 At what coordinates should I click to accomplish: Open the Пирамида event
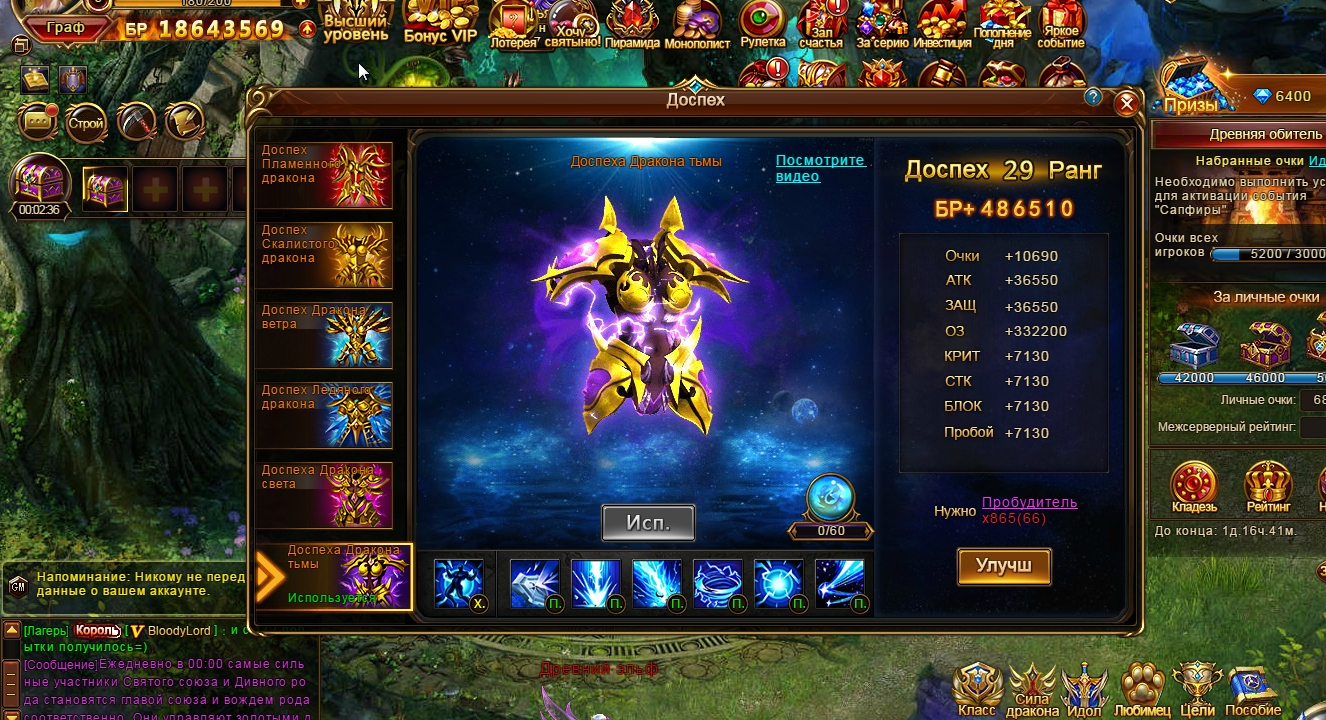click(x=632, y=22)
